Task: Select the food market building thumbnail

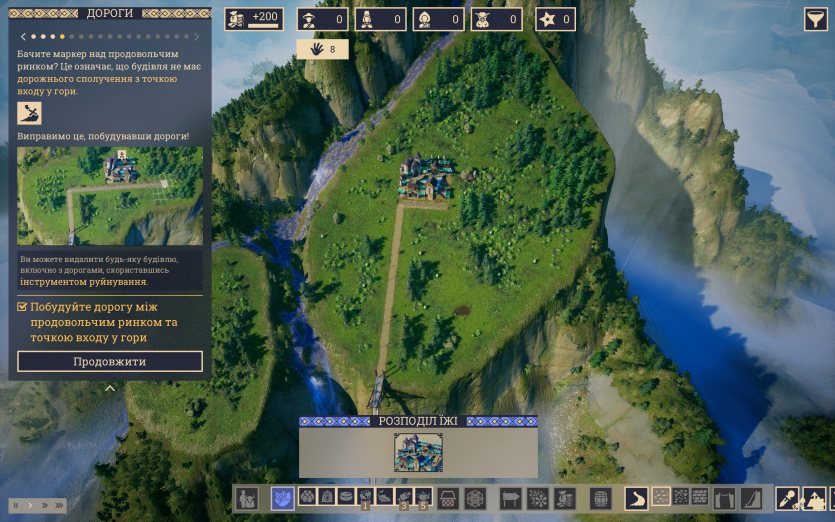Action: [418, 452]
